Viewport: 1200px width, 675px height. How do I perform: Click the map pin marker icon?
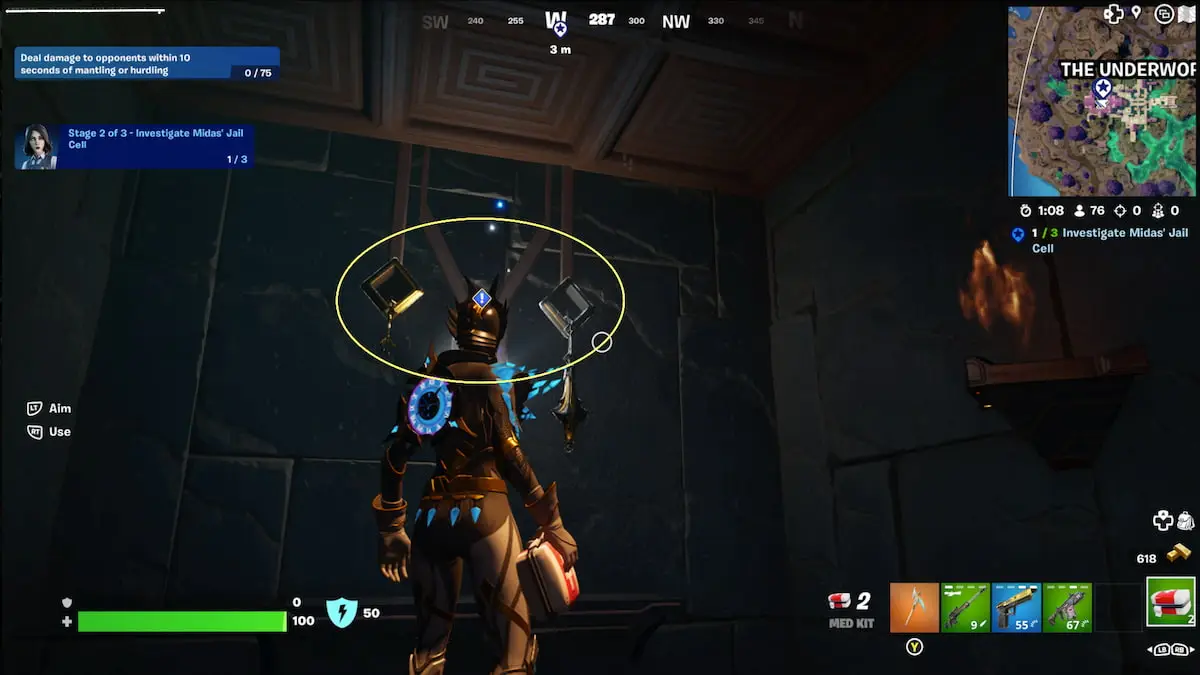[x=1137, y=14]
